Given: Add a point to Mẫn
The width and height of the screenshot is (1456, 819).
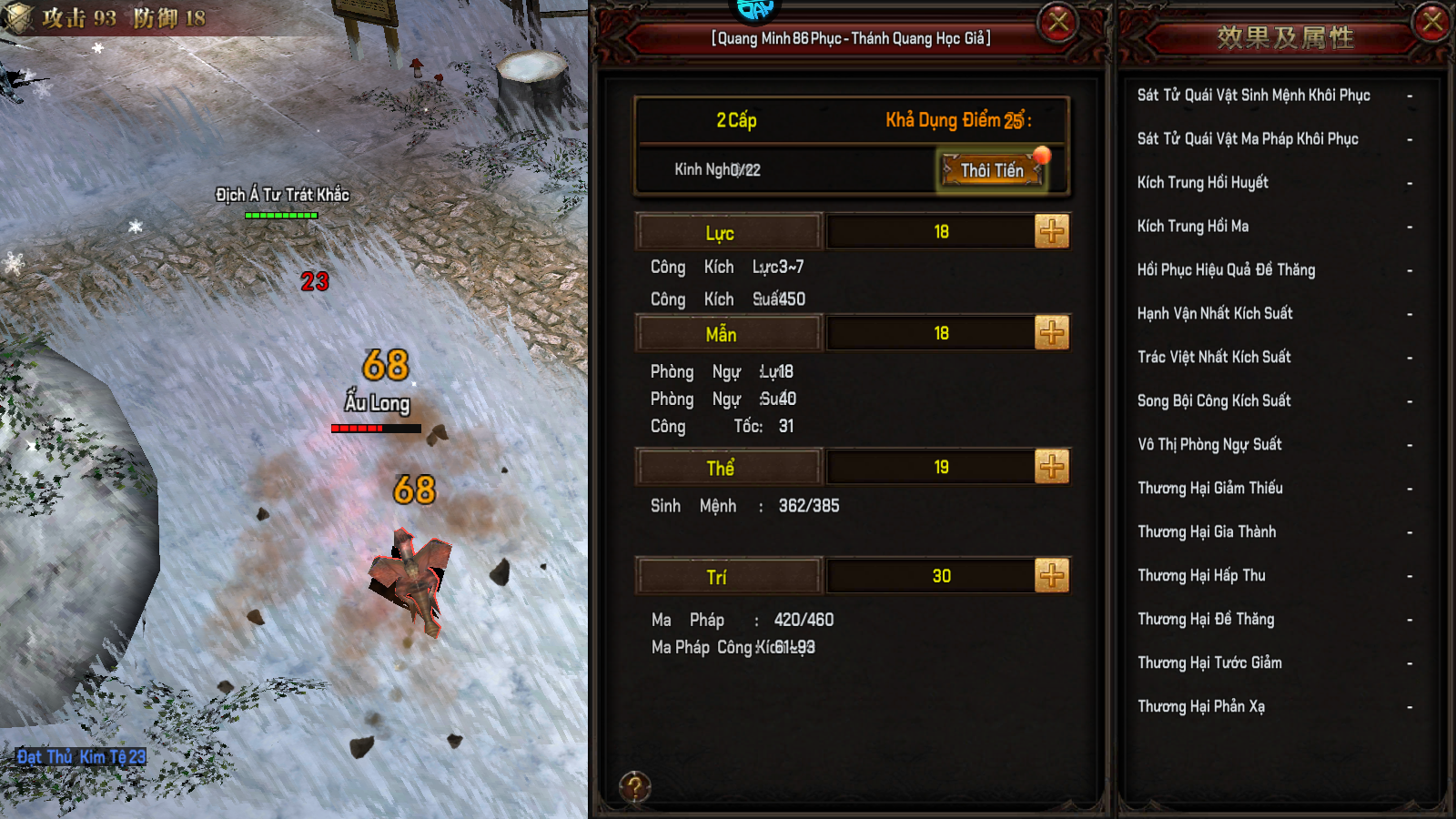Looking at the screenshot, I should pos(1052,333).
